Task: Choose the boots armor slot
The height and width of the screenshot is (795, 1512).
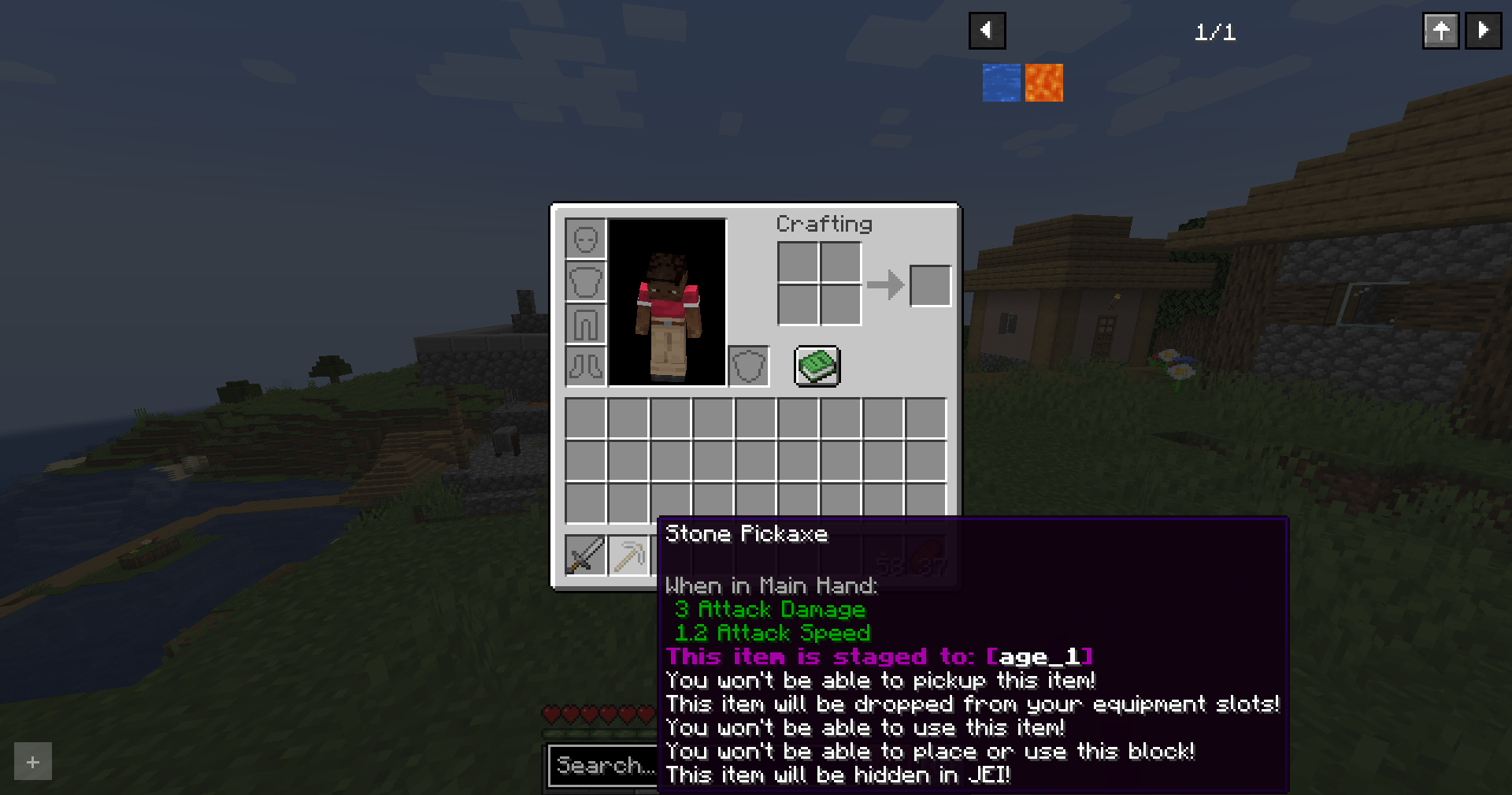Action: (x=586, y=366)
